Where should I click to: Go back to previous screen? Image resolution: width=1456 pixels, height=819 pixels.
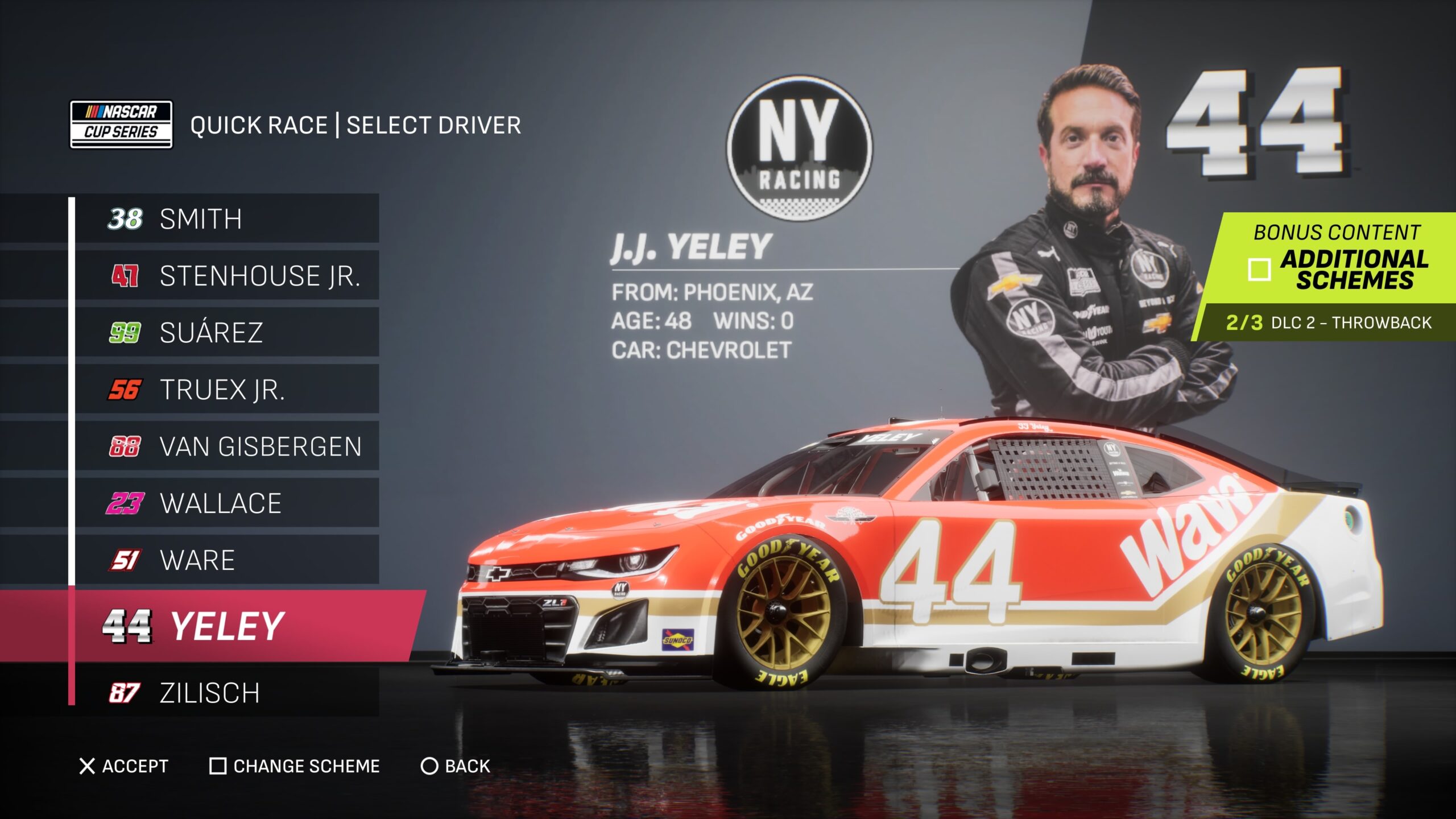455,766
